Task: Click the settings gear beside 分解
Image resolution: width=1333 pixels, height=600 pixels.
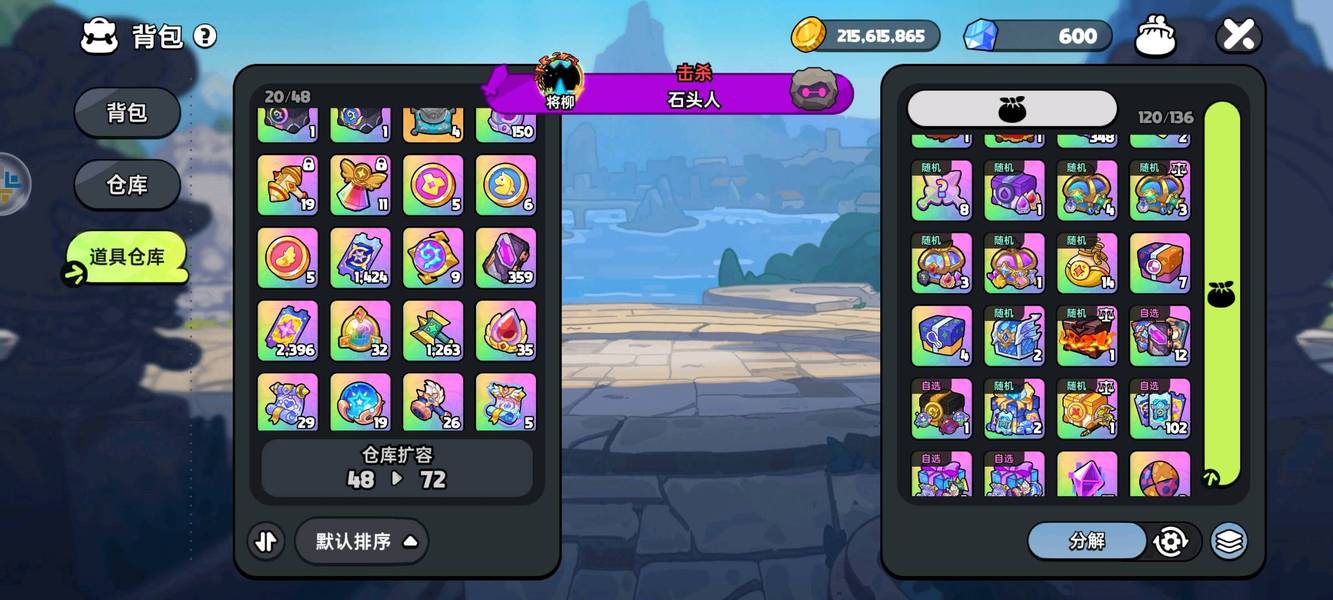Action: pos(1170,541)
